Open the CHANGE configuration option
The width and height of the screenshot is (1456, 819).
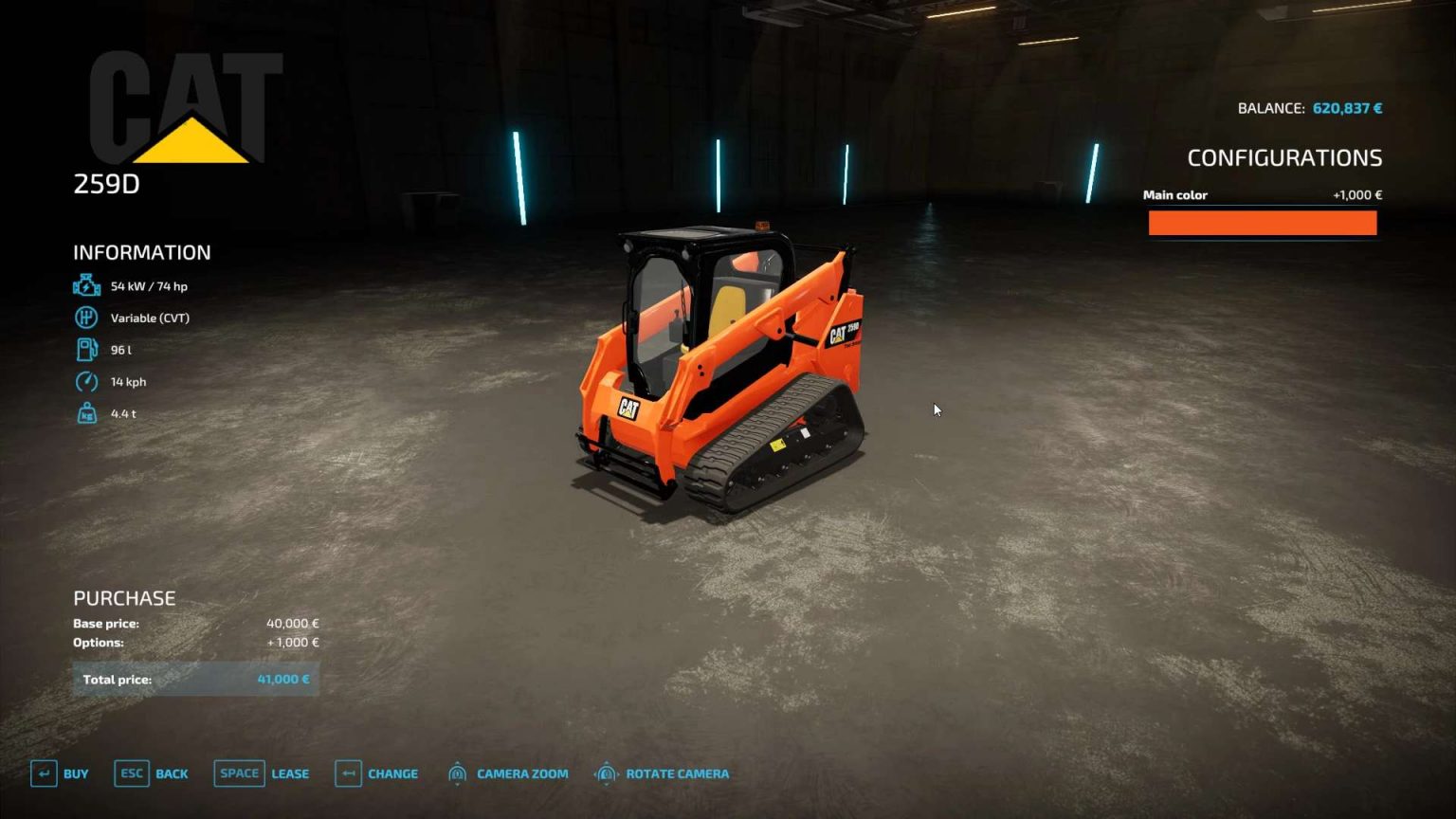point(392,773)
